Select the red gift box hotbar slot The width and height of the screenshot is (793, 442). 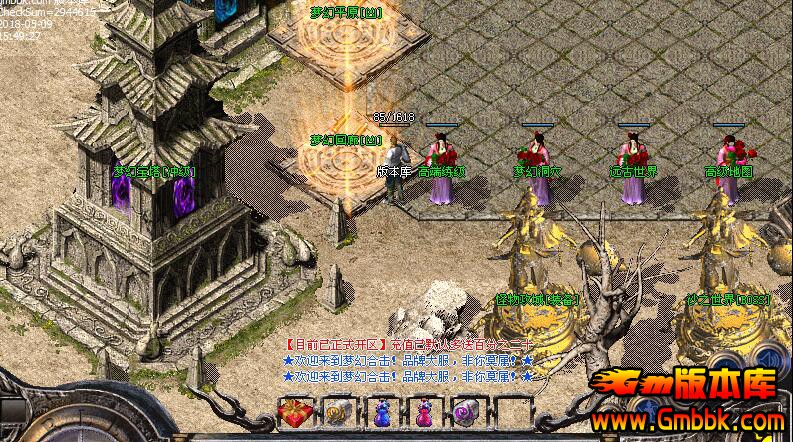pos(295,412)
